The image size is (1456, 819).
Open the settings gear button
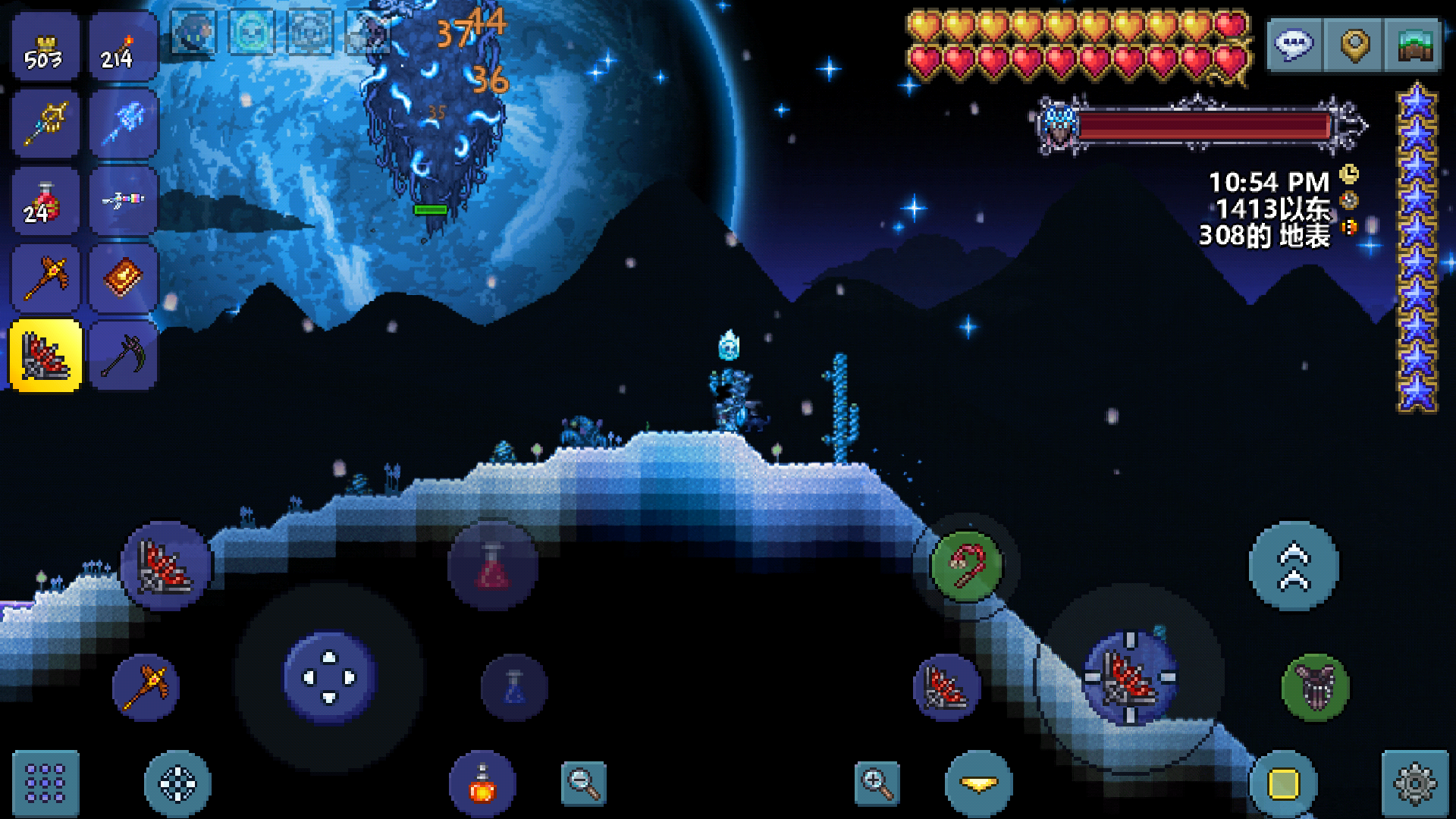point(1415,783)
